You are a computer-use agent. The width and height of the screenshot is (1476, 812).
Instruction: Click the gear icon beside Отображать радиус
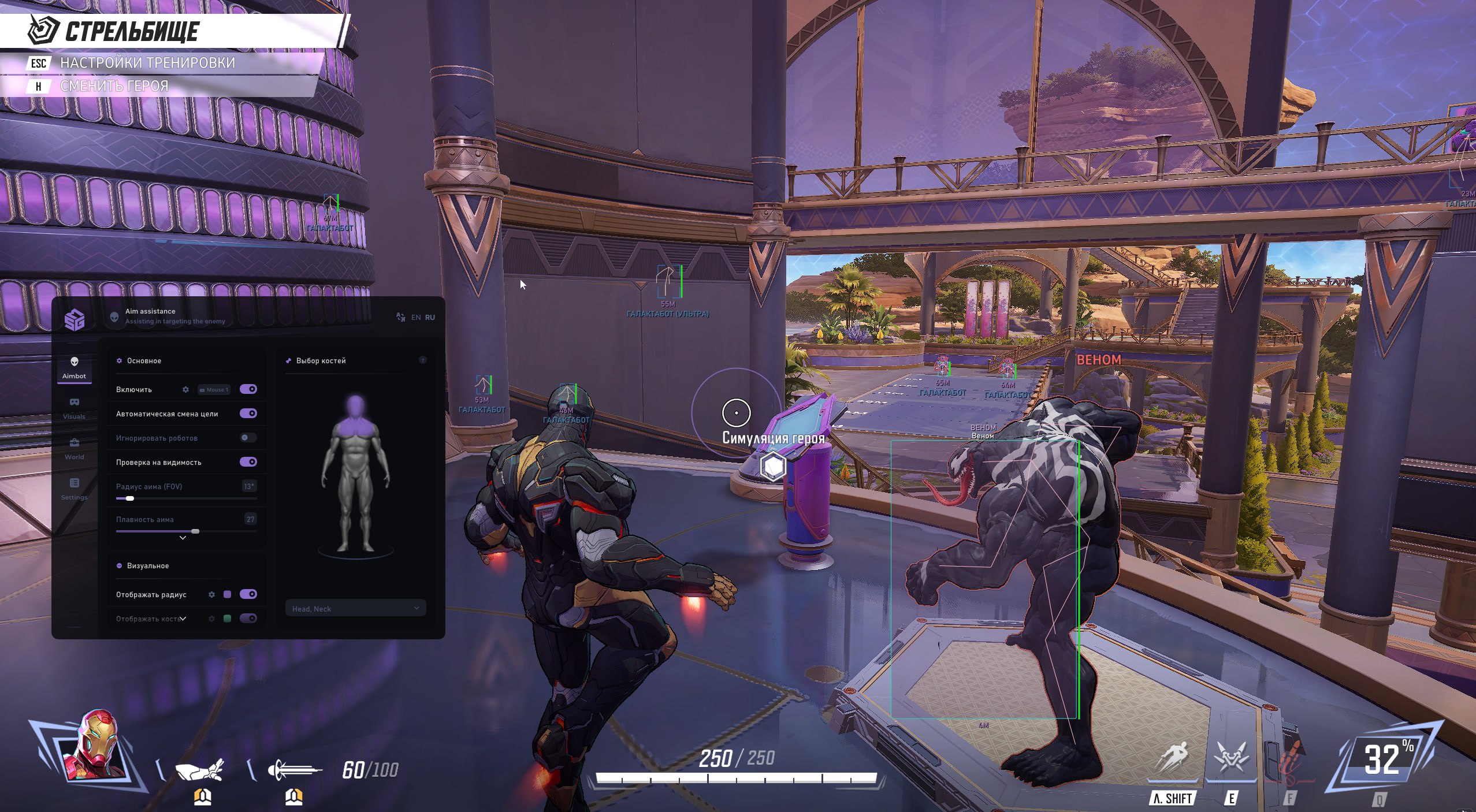tap(211, 594)
